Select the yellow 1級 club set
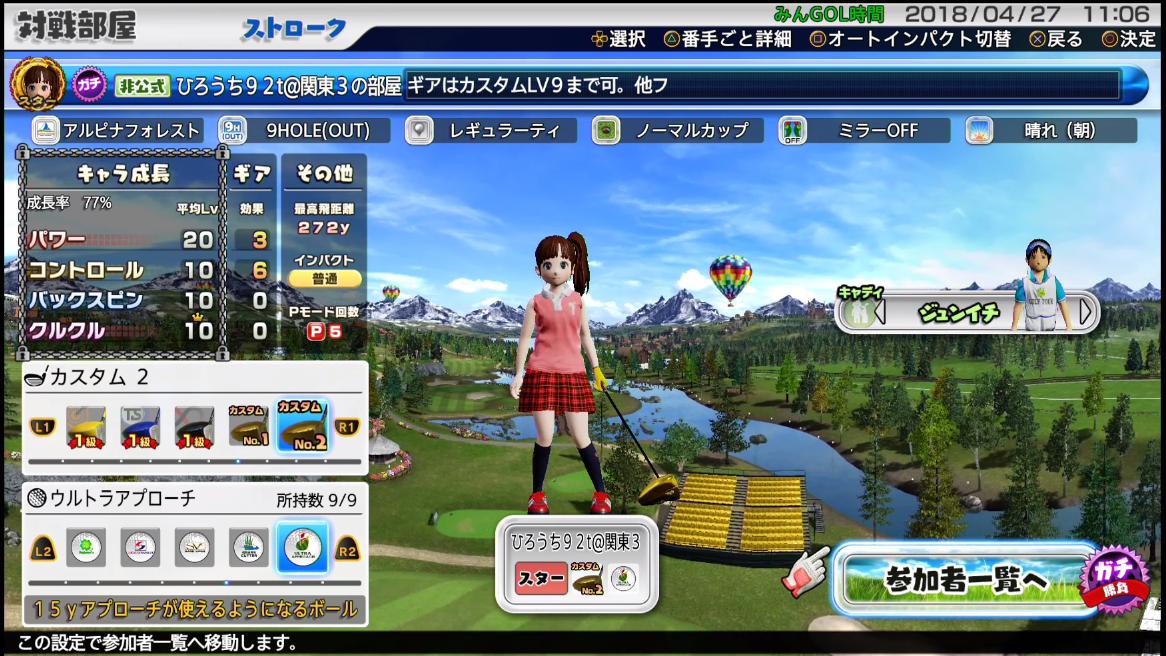The width and height of the screenshot is (1166, 656). coord(86,427)
